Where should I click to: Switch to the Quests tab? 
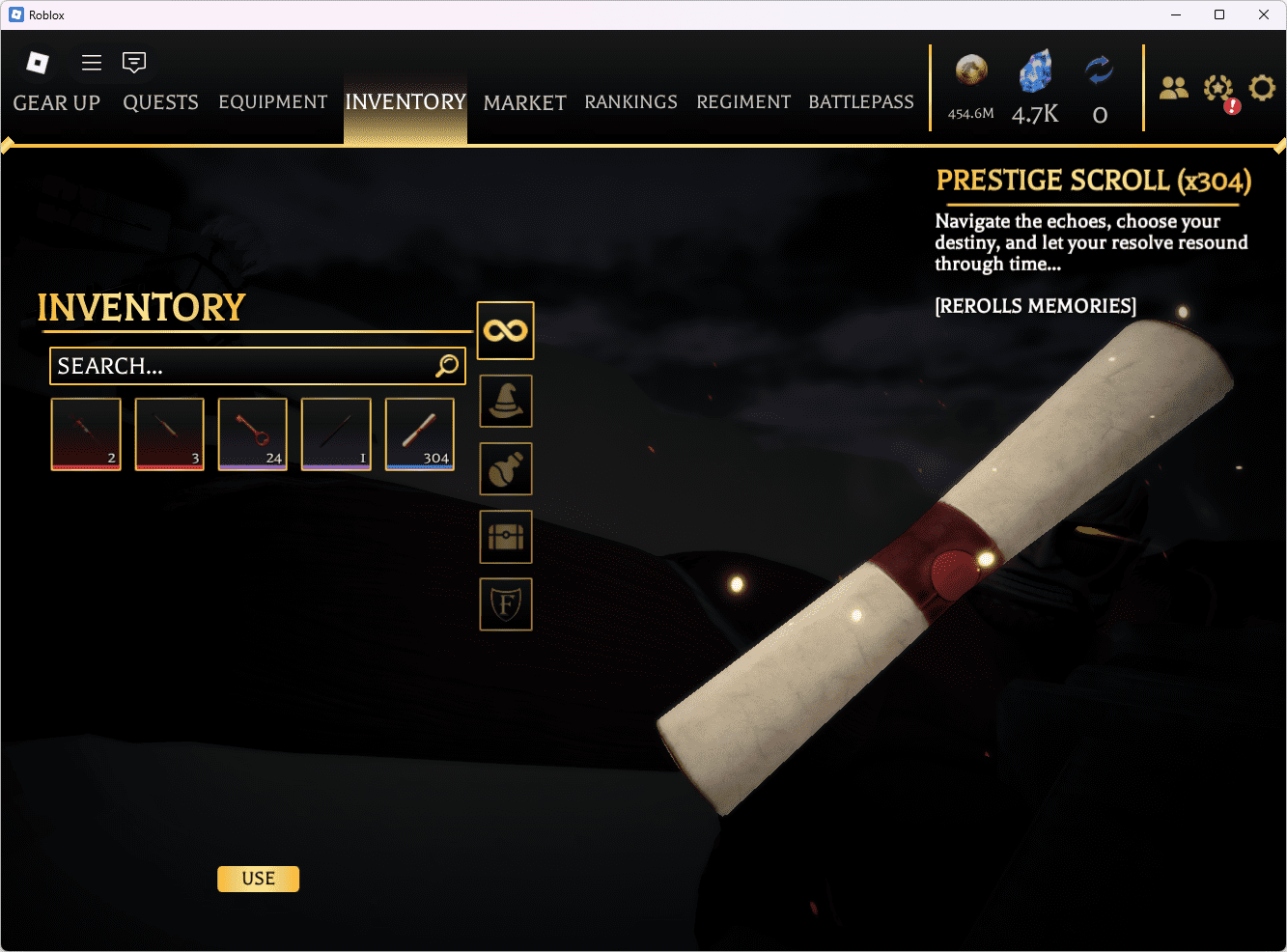[160, 102]
